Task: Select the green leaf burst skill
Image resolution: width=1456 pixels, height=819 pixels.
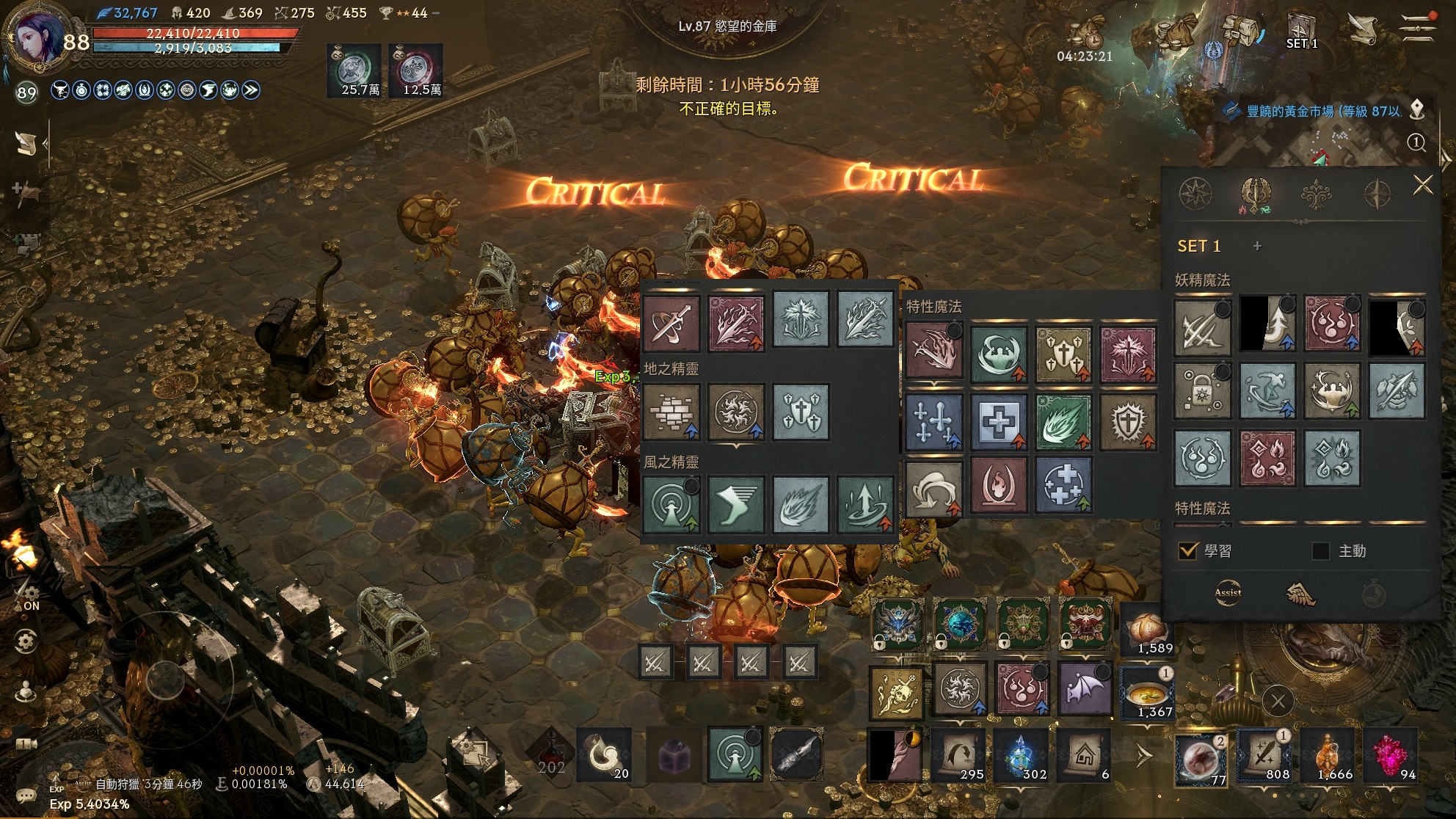Action: (1063, 421)
